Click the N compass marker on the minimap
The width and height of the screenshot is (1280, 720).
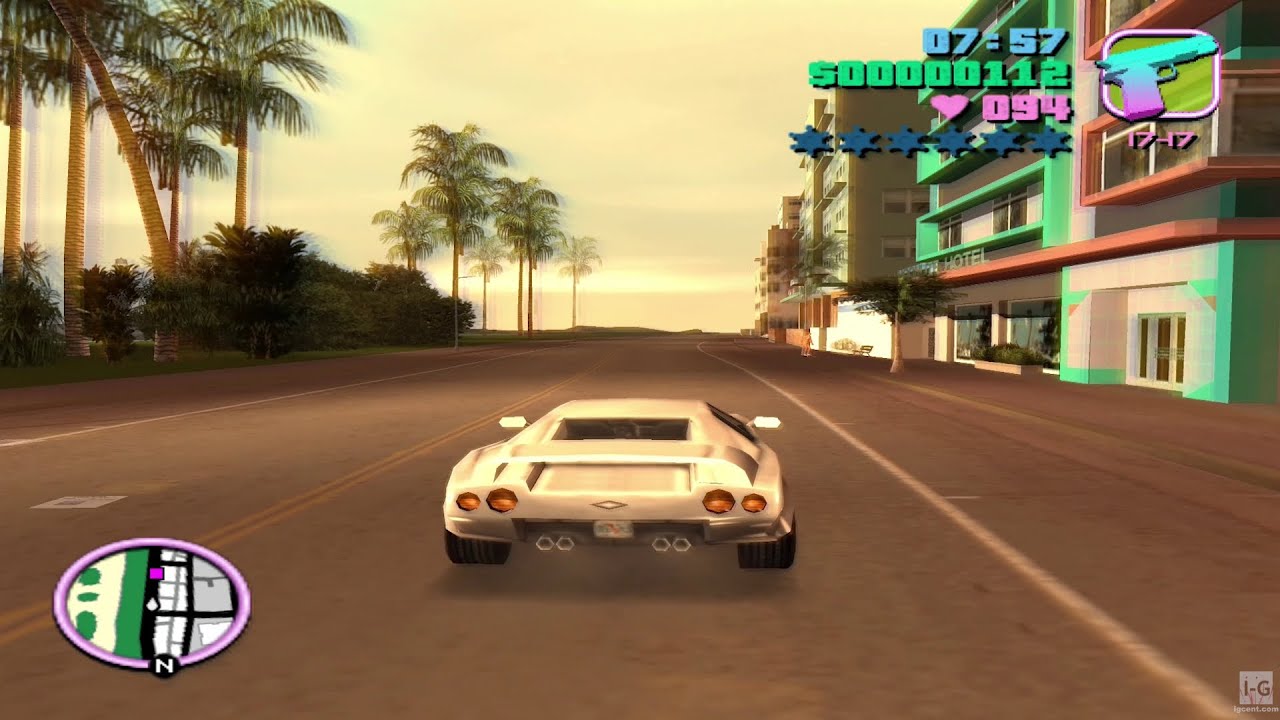(x=164, y=665)
